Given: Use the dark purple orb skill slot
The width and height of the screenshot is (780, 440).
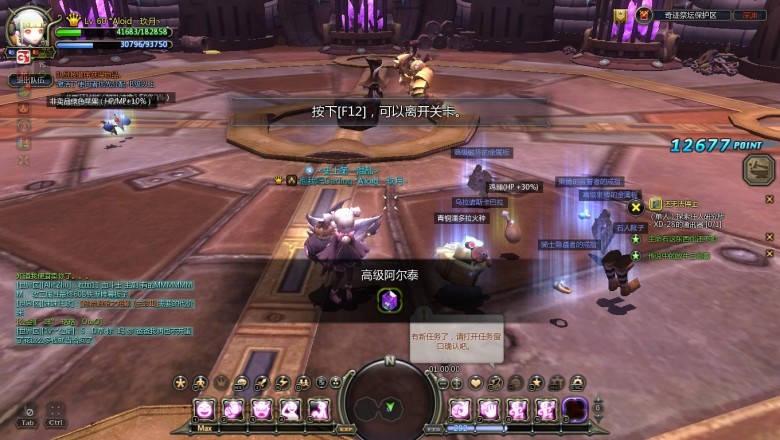Looking at the screenshot, I should (x=574, y=409).
